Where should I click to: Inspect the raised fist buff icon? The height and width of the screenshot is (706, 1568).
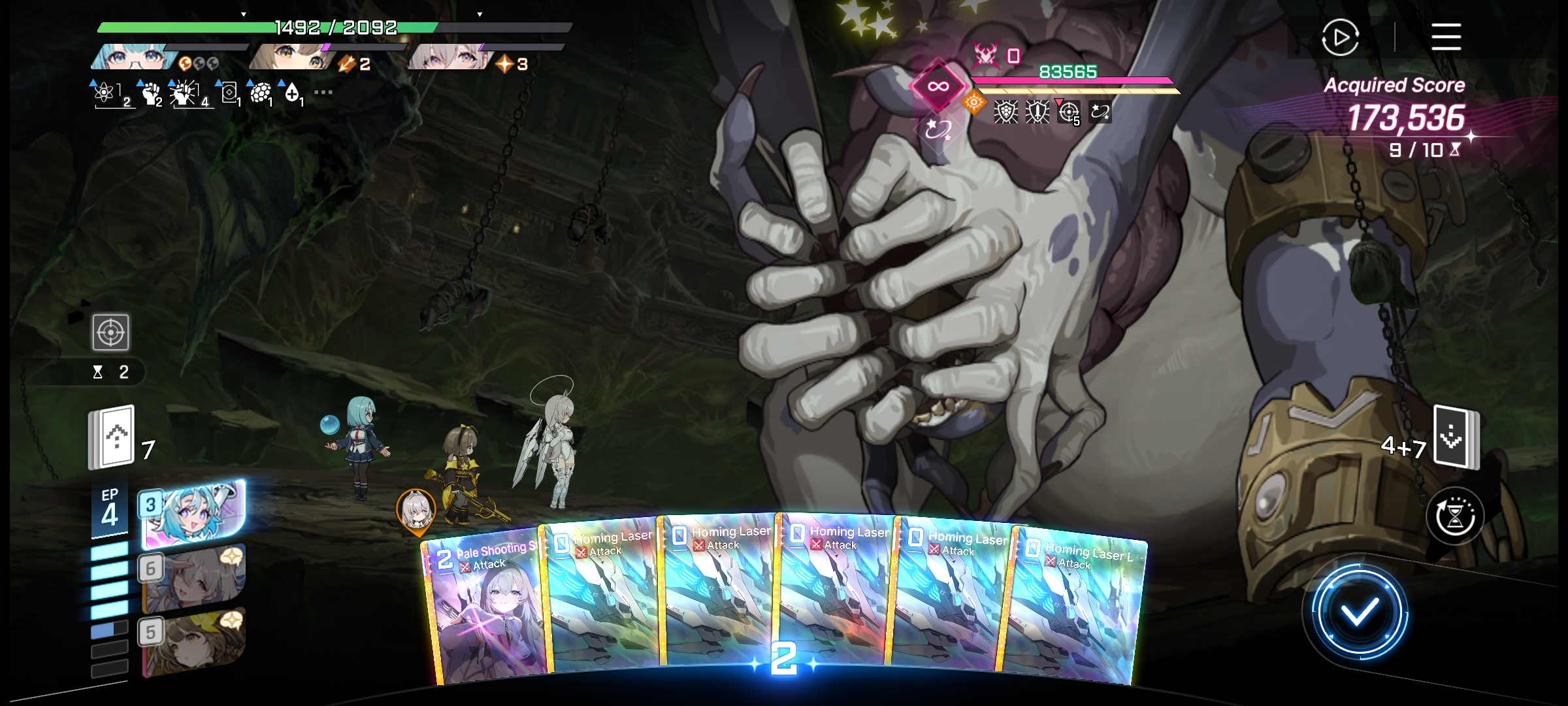(x=152, y=93)
